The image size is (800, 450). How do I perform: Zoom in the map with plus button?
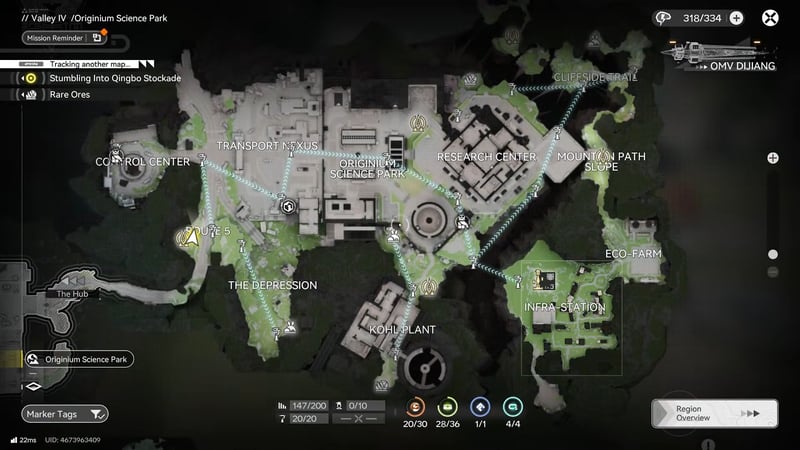pos(773,158)
